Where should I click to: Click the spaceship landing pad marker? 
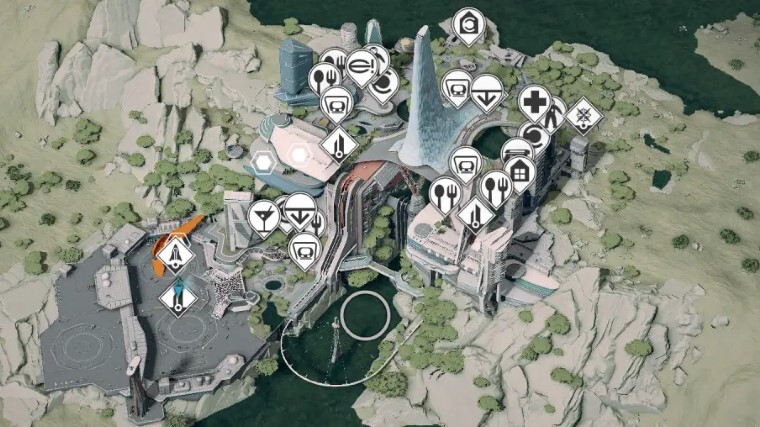pos(175,251)
